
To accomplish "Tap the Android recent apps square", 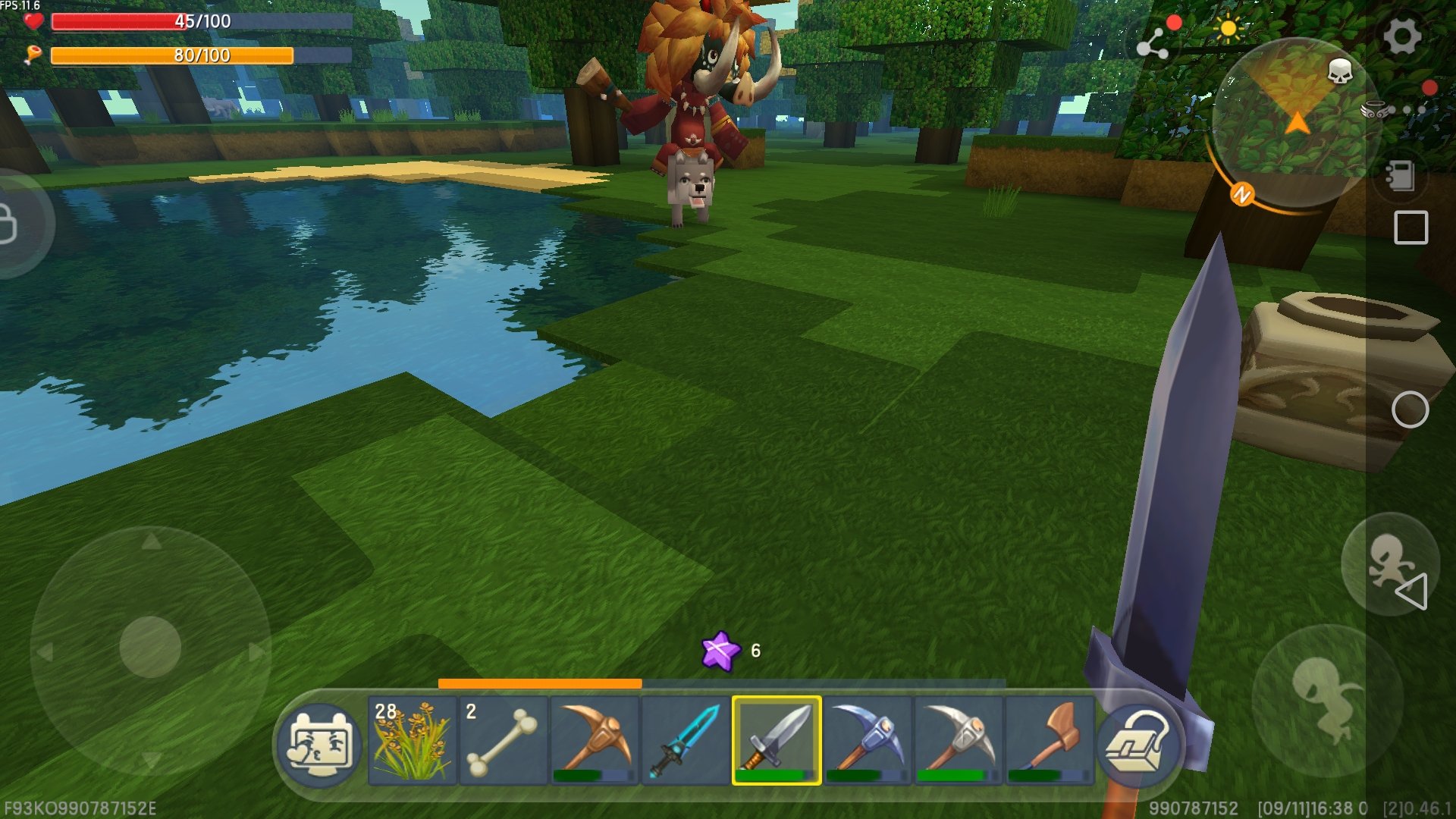I will coord(1410,227).
